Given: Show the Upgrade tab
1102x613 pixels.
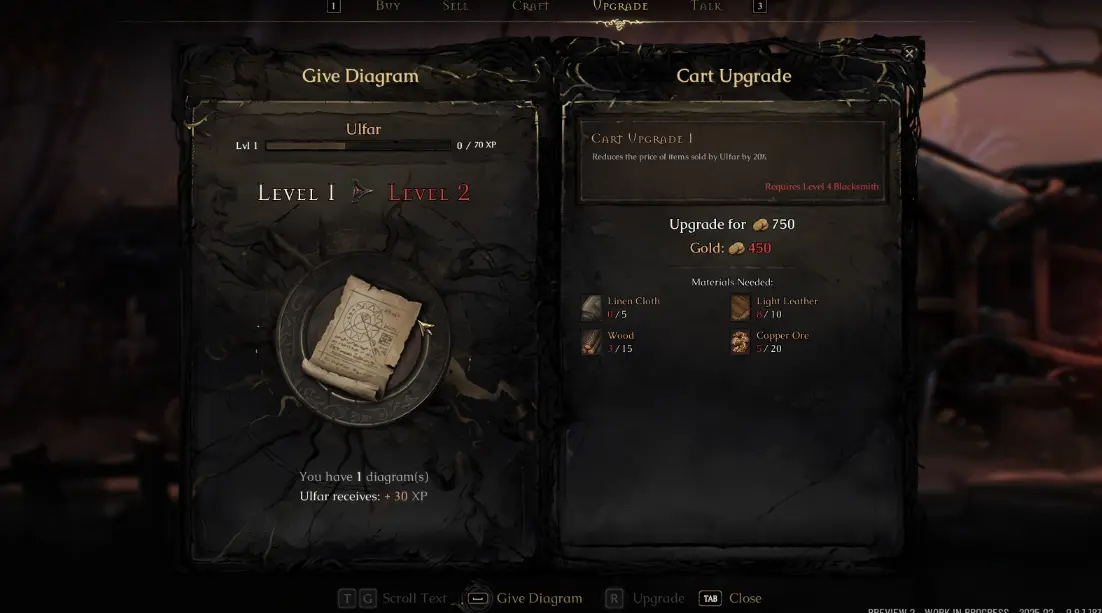Looking at the screenshot, I should [x=620, y=6].
